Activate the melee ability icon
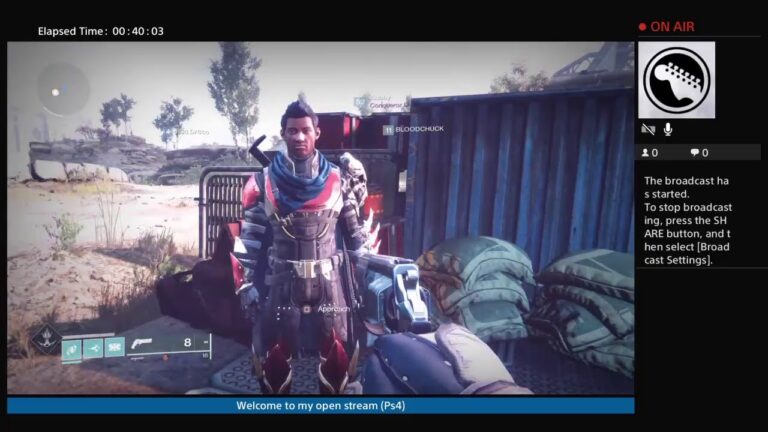The width and height of the screenshot is (768, 432). click(x=93, y=348)
